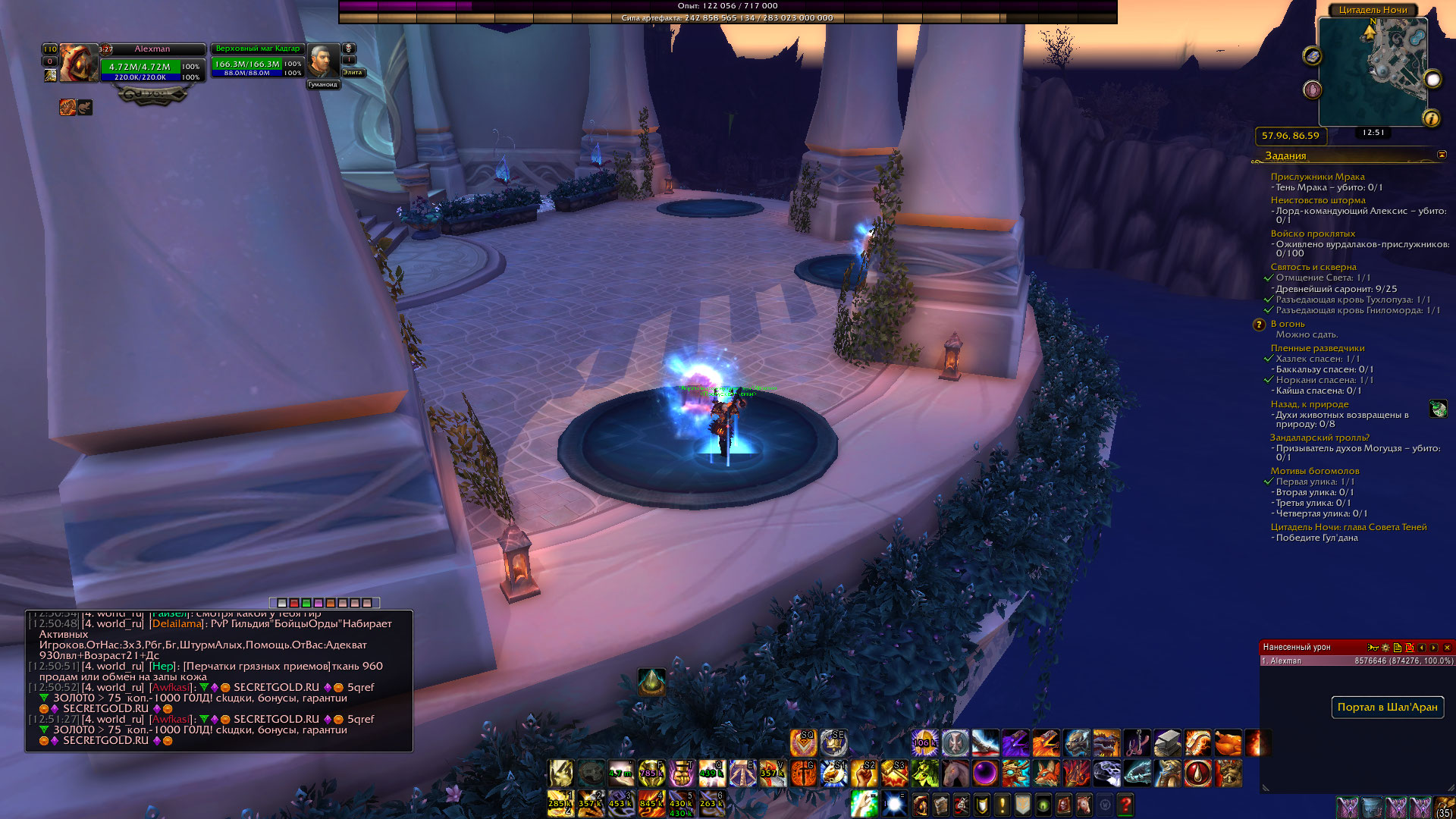
Task: Activate the horse mount icon on action bar
Action: (x=955, y=773)
